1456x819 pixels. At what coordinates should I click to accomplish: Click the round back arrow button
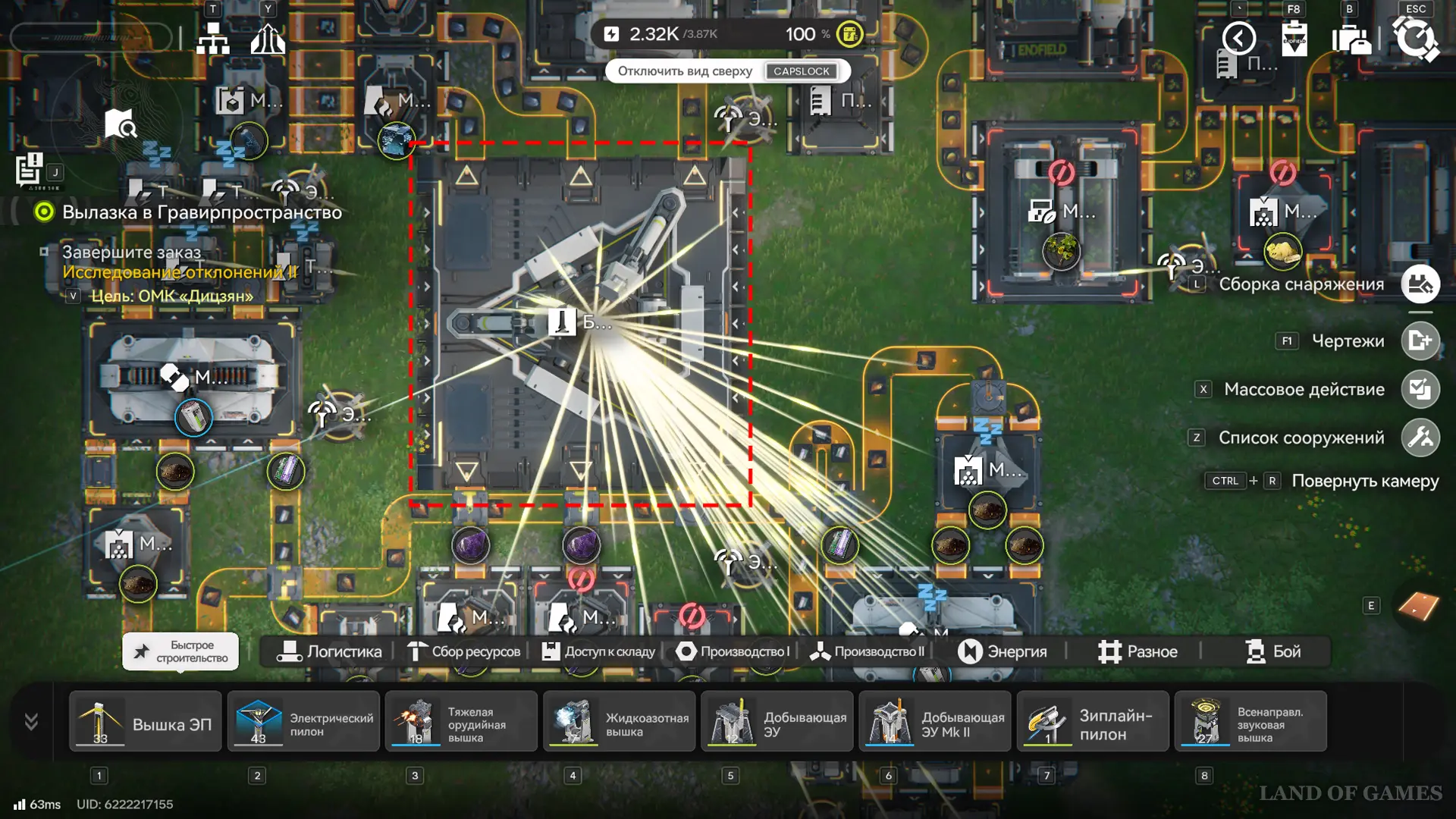[1239, 38]
